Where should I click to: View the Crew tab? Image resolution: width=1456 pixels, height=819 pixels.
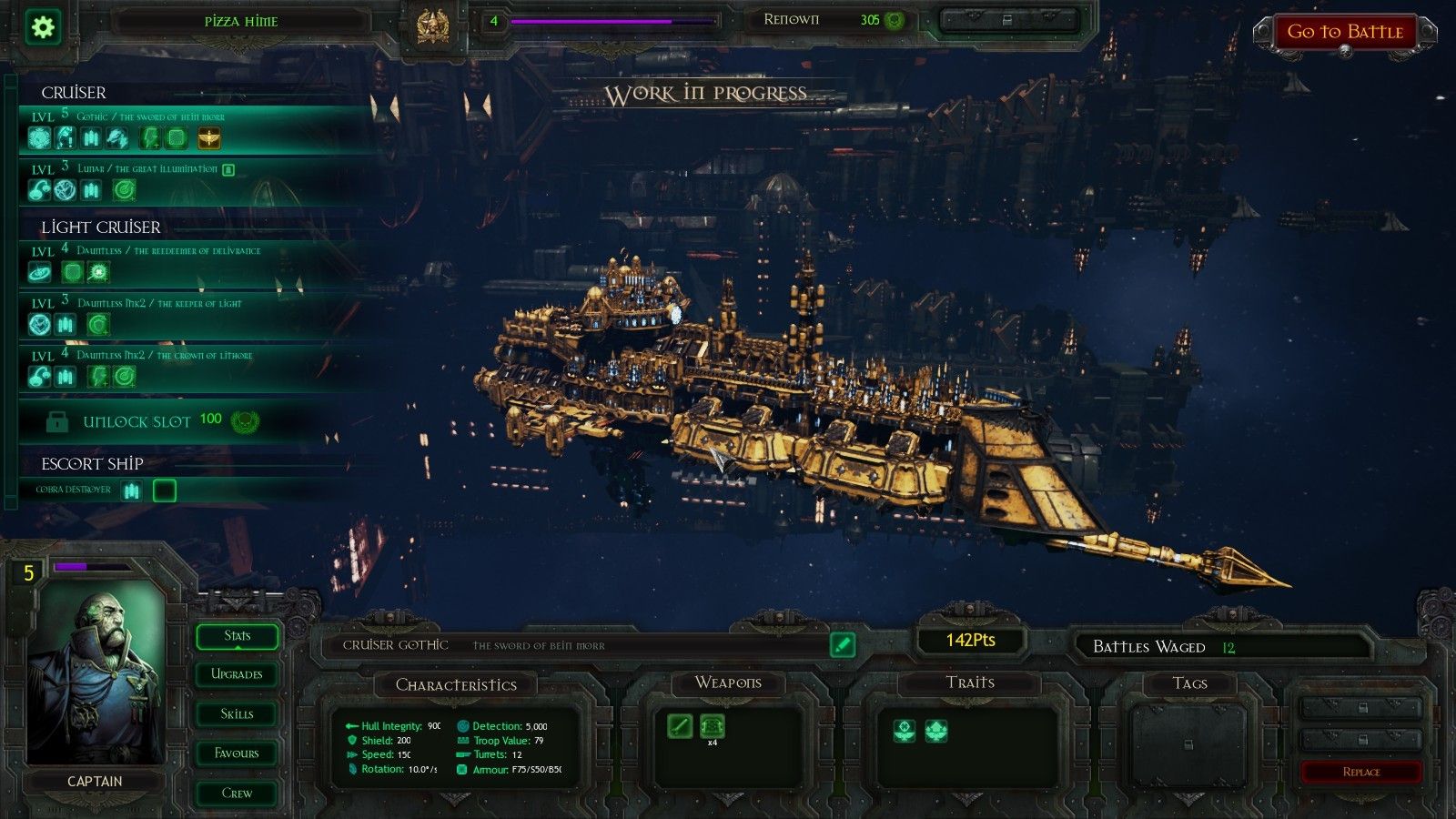click(x=237, y=794)
